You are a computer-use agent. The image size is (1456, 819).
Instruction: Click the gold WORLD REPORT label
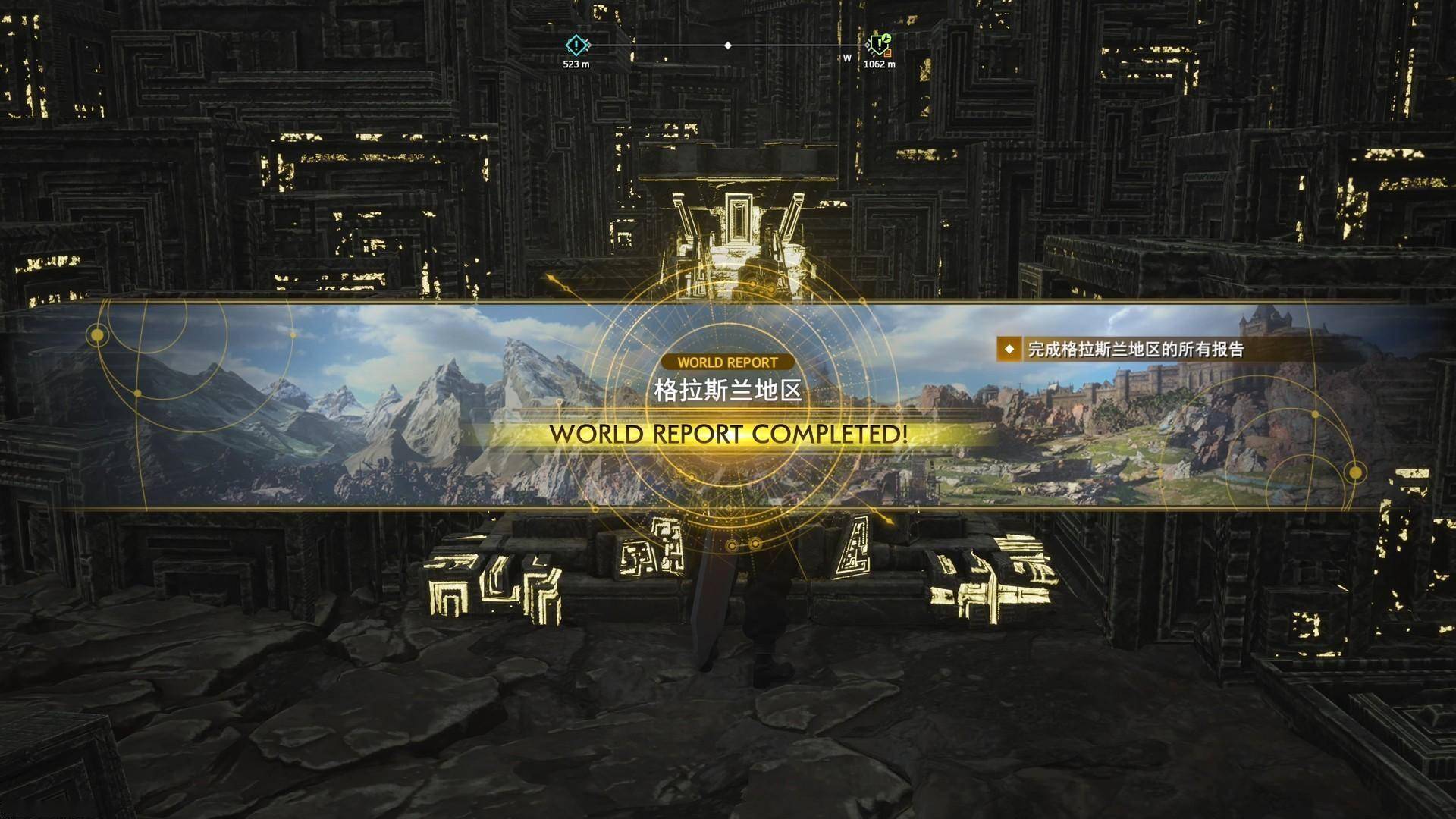(x=727, y=362)
